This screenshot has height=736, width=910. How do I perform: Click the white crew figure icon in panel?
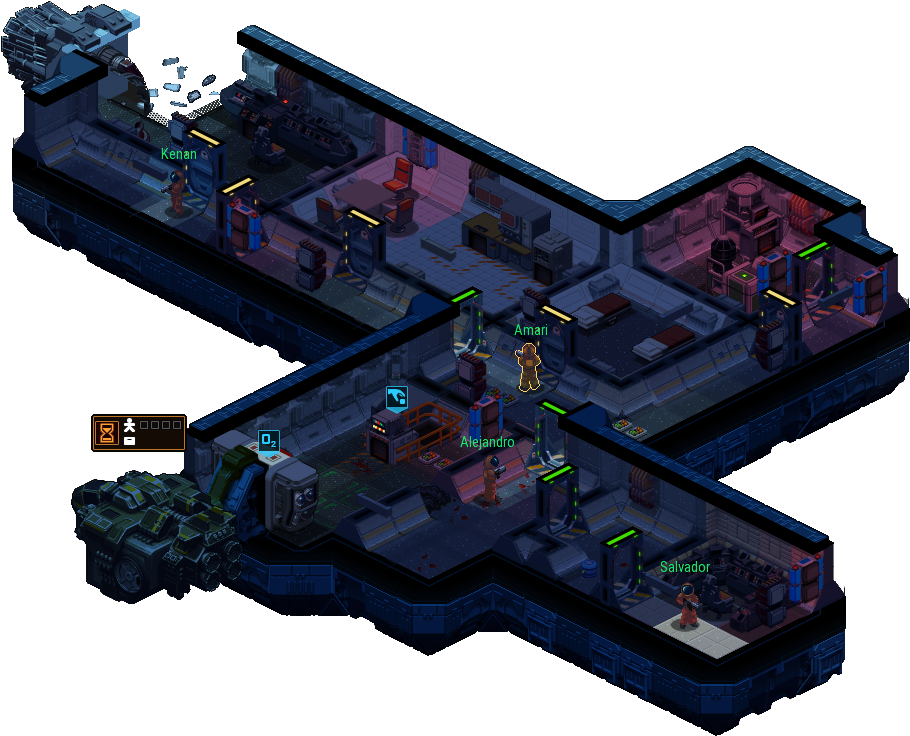[129, 426]
